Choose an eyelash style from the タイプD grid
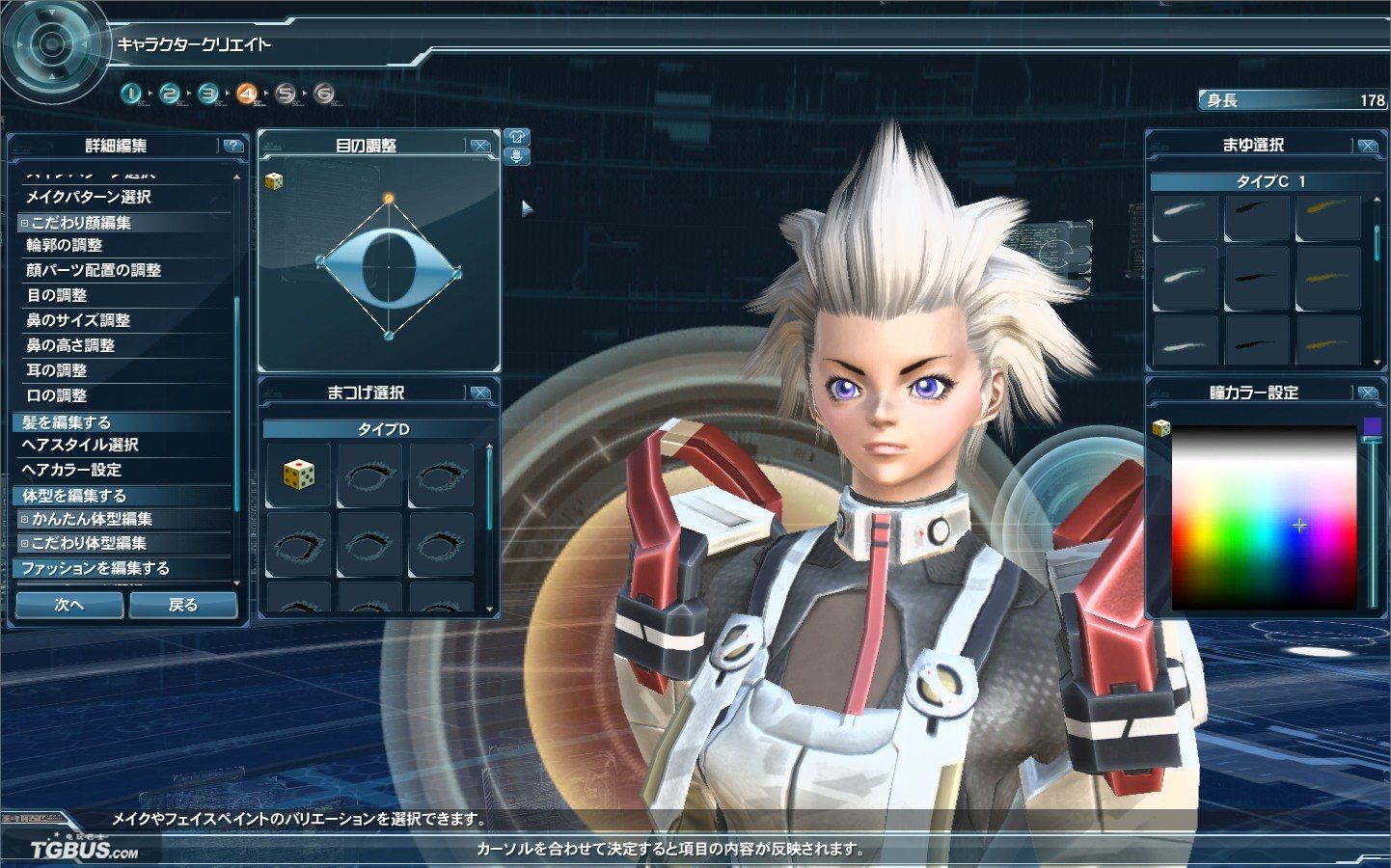Viewport: 1391px width, 868px height. [370, 474]
